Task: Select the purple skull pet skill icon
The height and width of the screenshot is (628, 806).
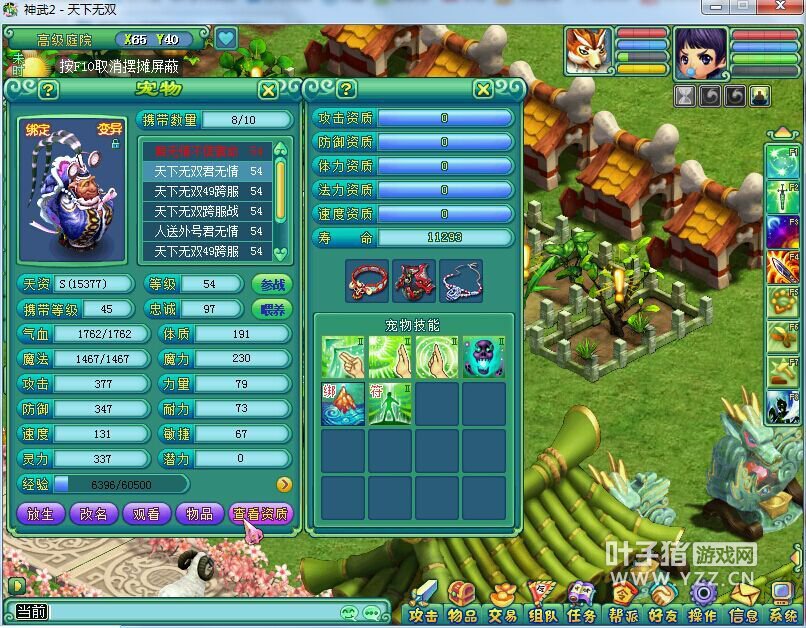Action: pos(483,357)
